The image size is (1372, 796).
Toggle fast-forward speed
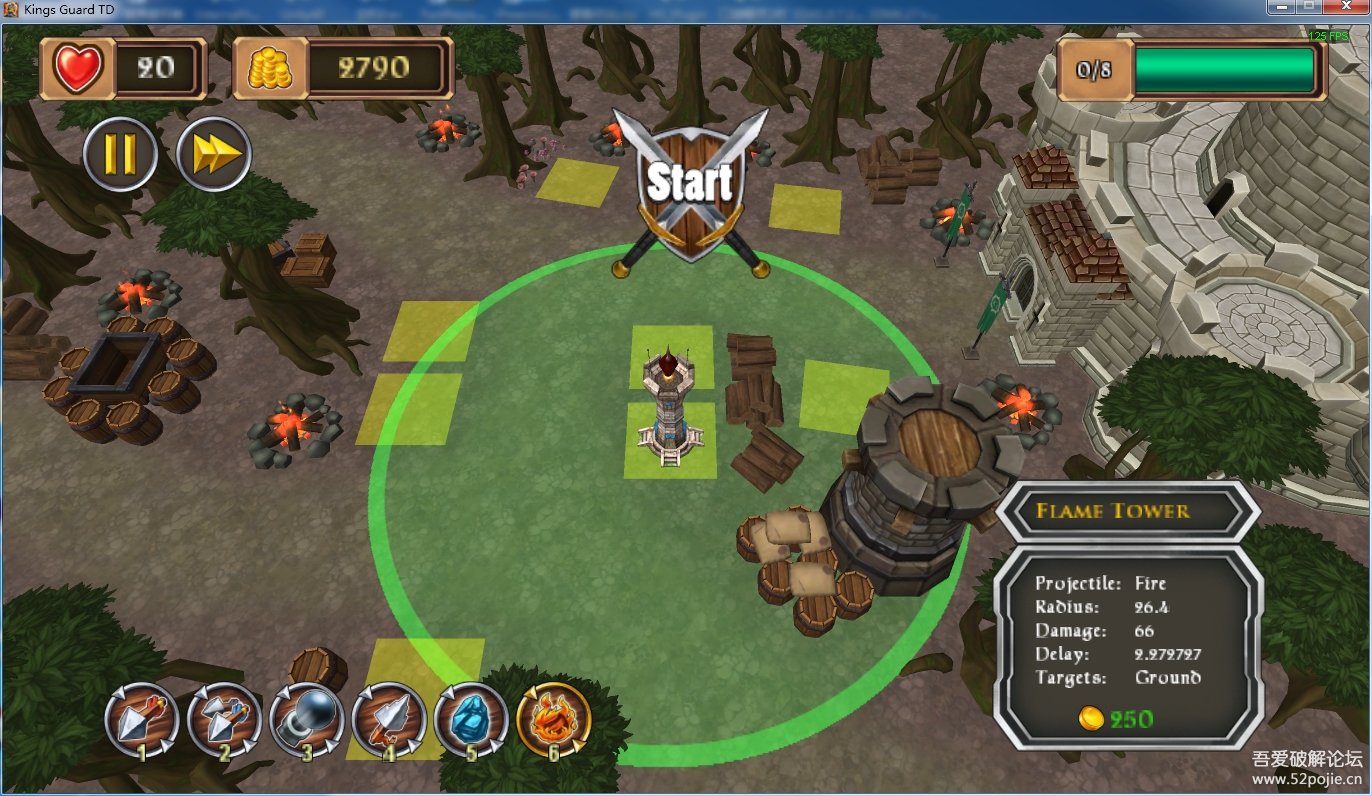click(x=214, y=154)
